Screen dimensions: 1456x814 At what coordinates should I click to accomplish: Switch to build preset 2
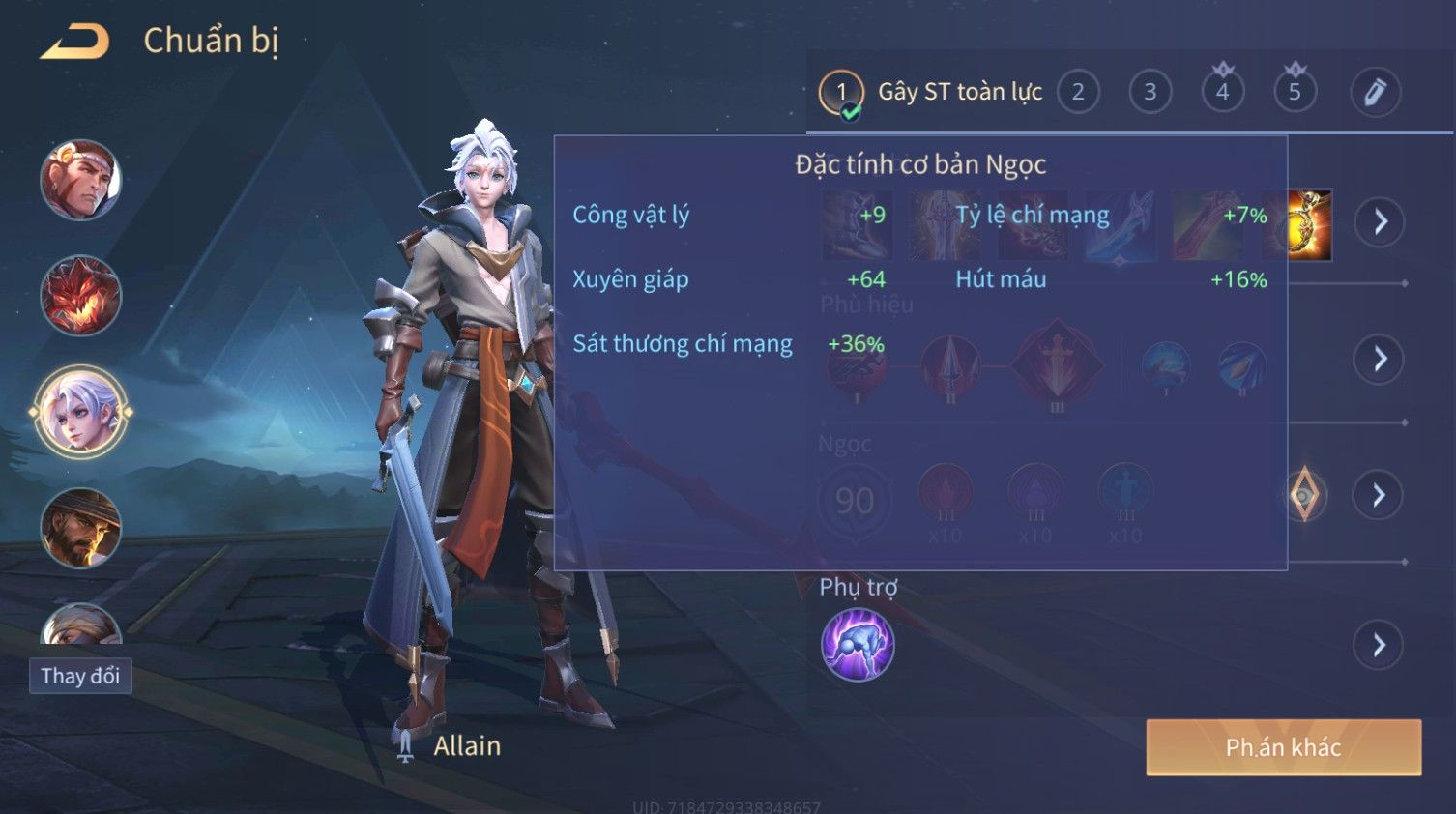(x=1078, y=93)
